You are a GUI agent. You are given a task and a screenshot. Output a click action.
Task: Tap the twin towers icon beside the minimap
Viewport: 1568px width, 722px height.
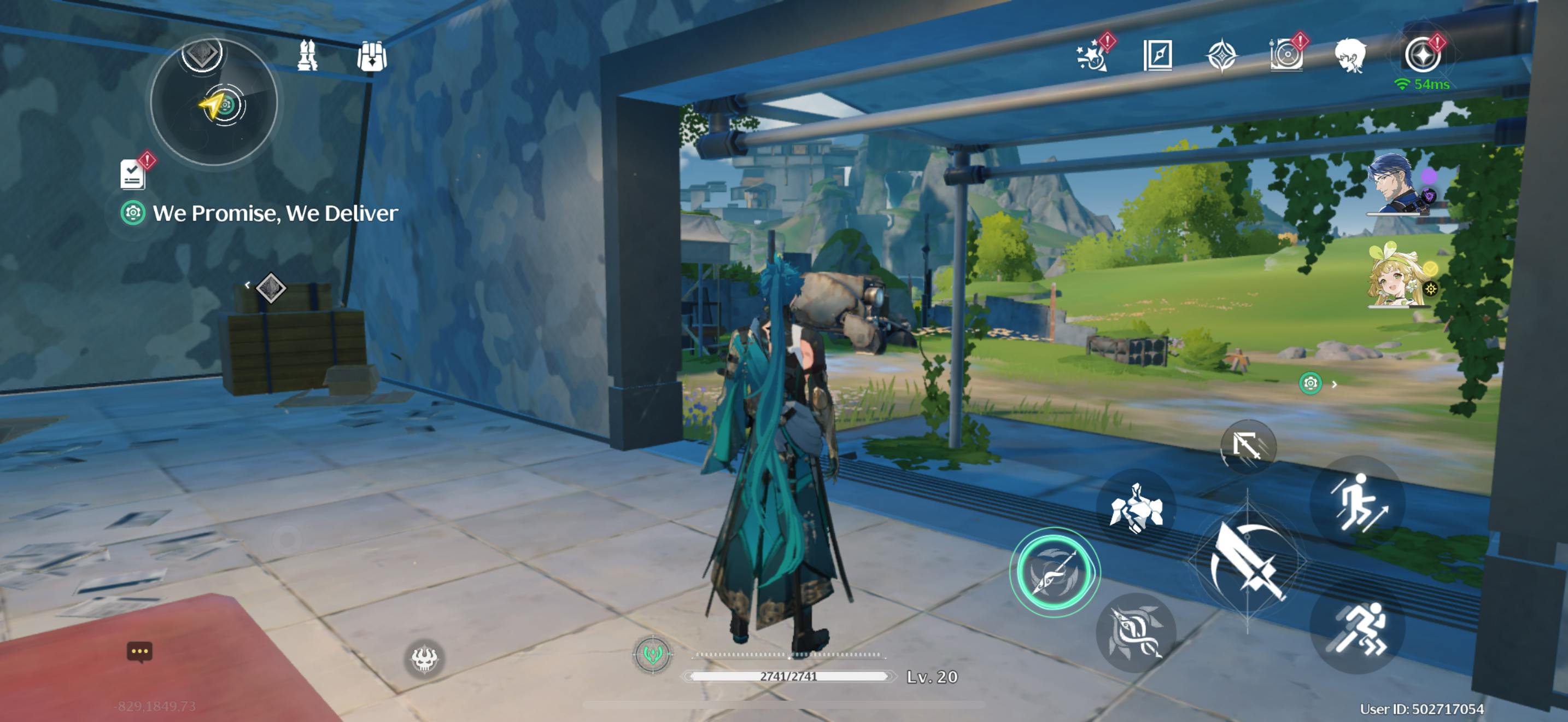(307, 56)
